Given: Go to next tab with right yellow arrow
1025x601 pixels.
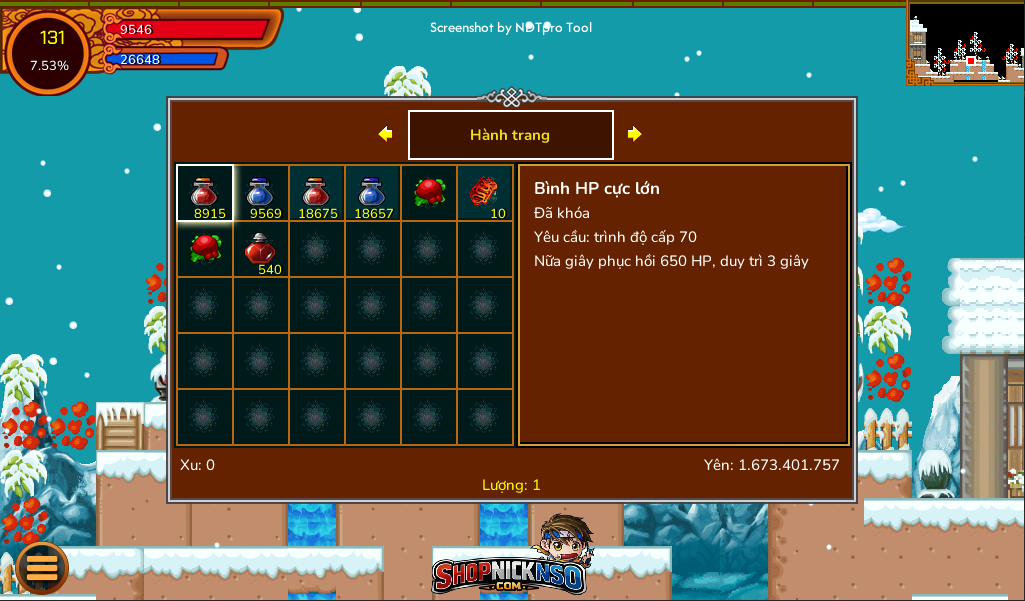Looking at the screenshot, I should point(634,134).
